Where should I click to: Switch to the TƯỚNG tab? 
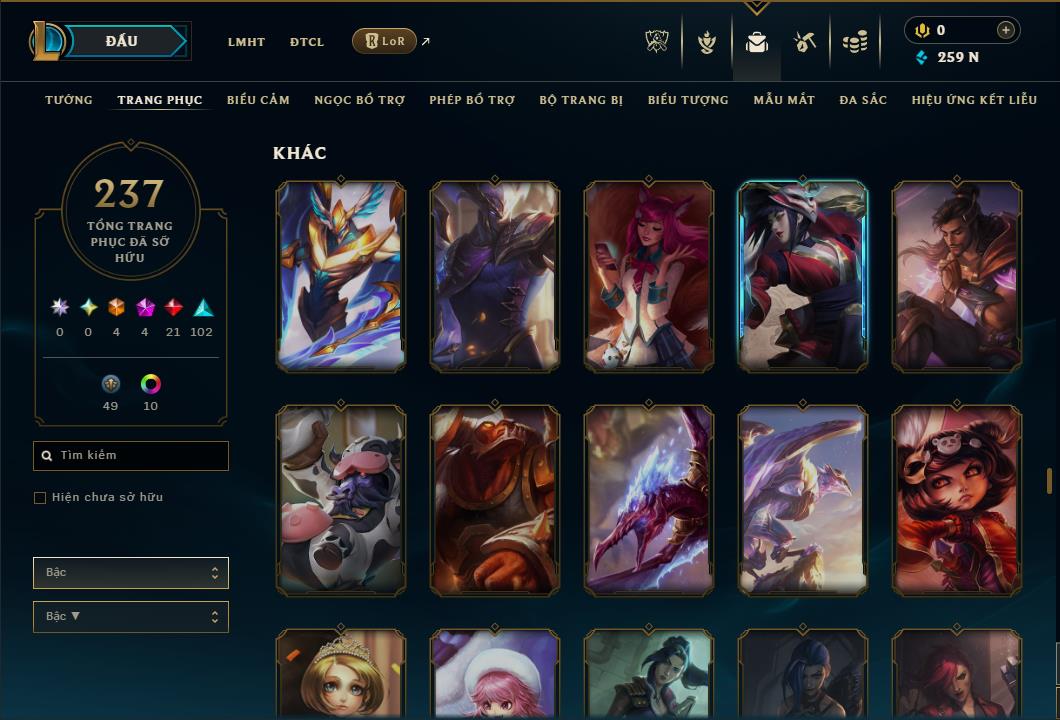pyautogui.click(x=69, y=100)
